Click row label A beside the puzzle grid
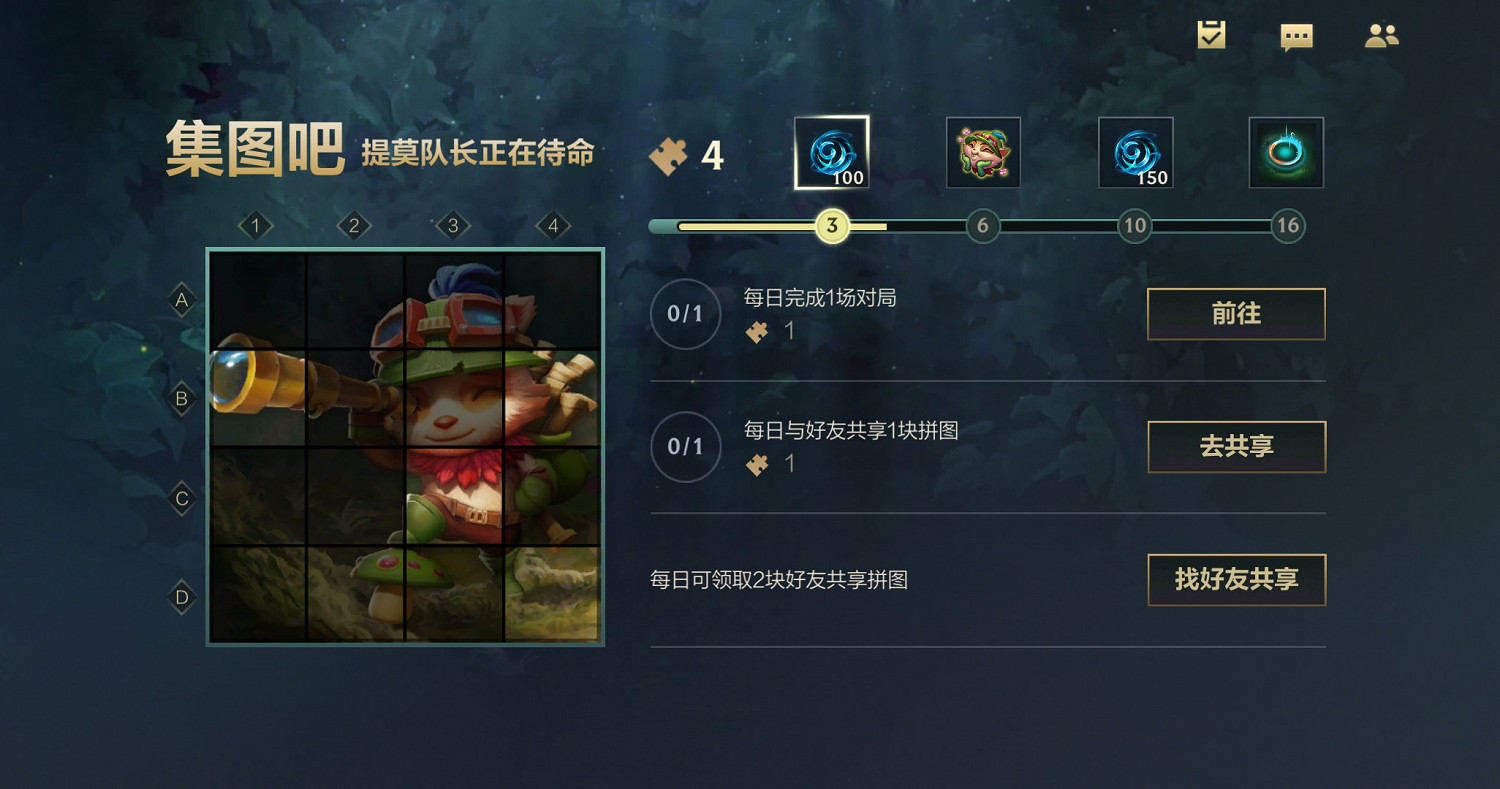Viewport: 1500px width, 789px height. 181,300
